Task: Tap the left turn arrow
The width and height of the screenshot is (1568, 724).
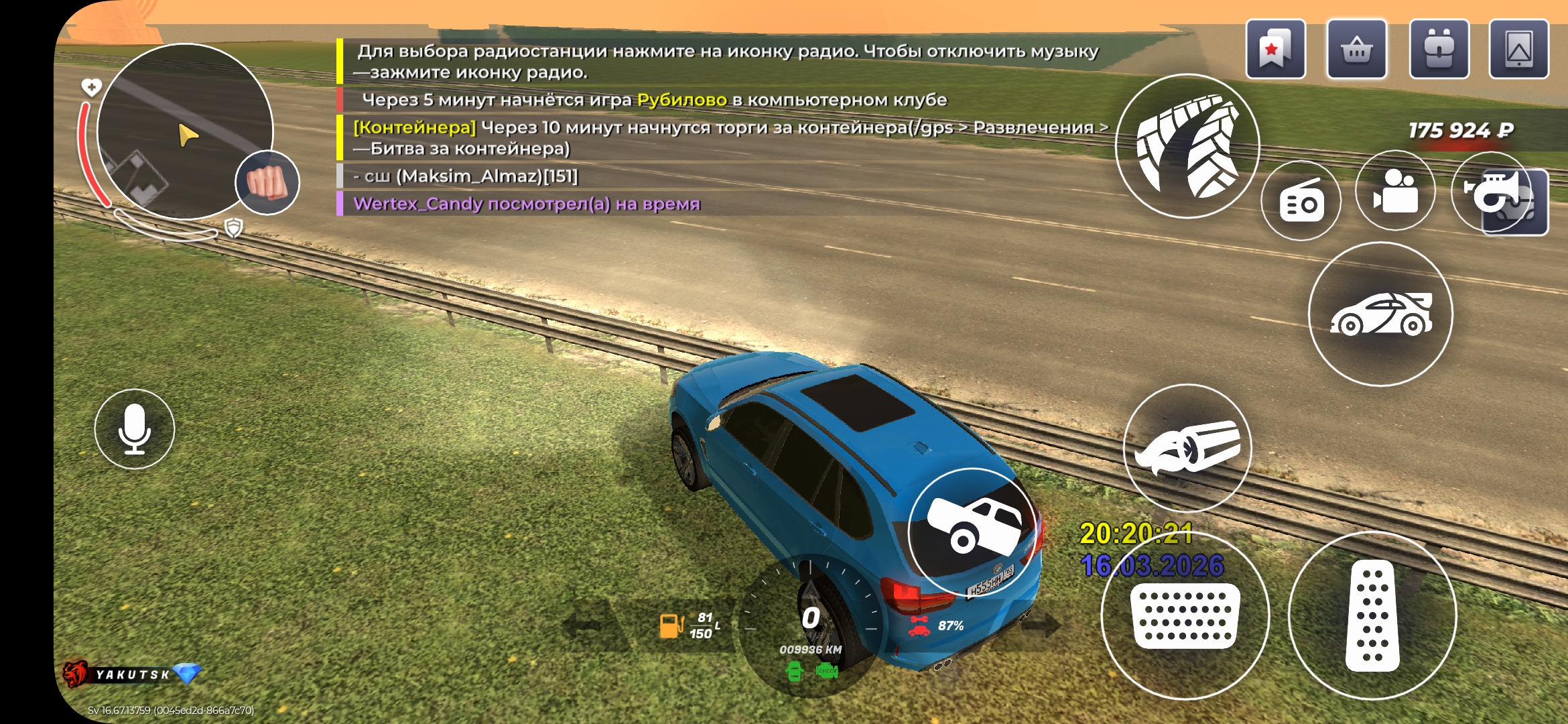Action: [588, 626]
